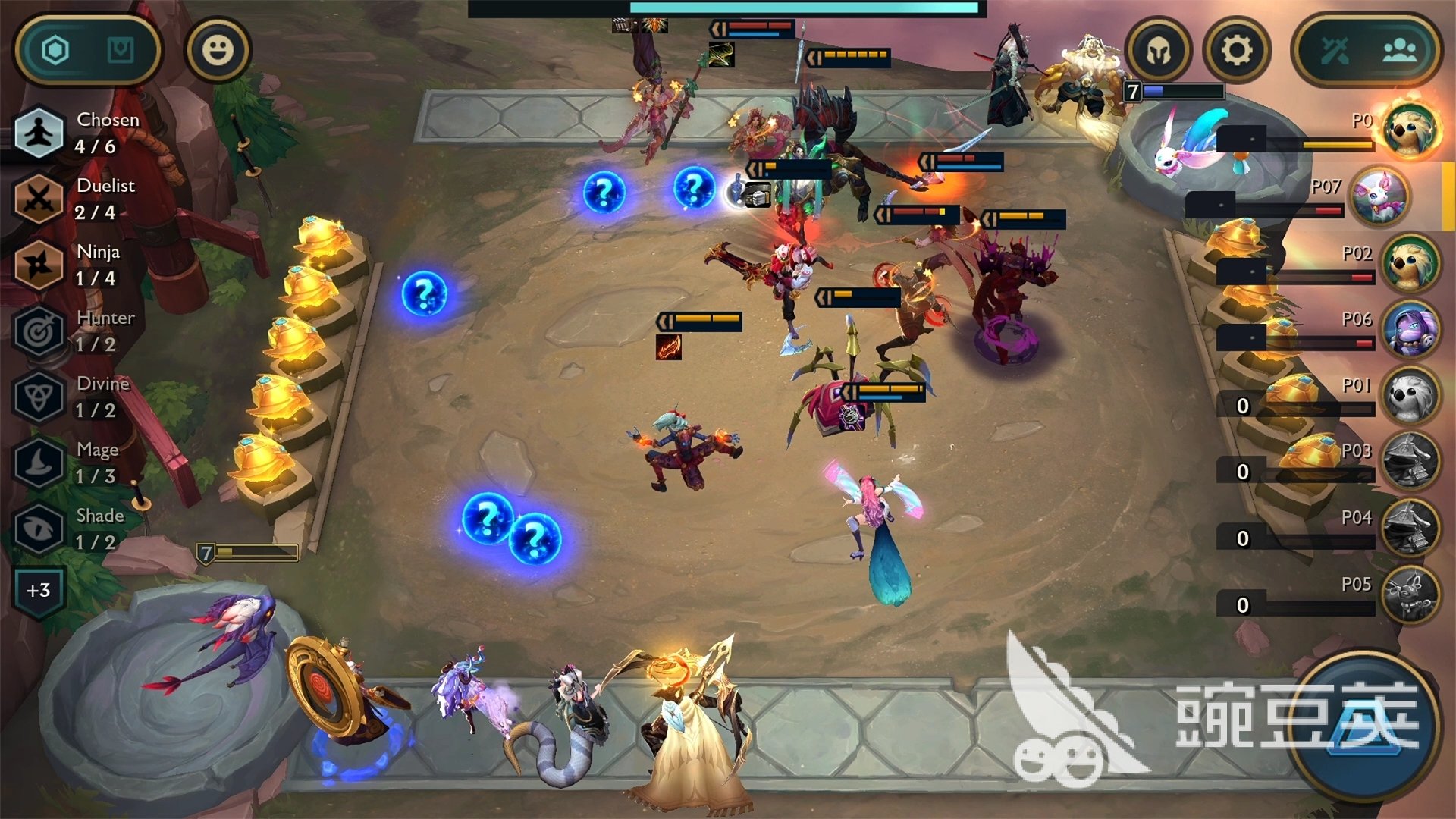
Task: View the Hunter trait icon
Action: [38, 329]
